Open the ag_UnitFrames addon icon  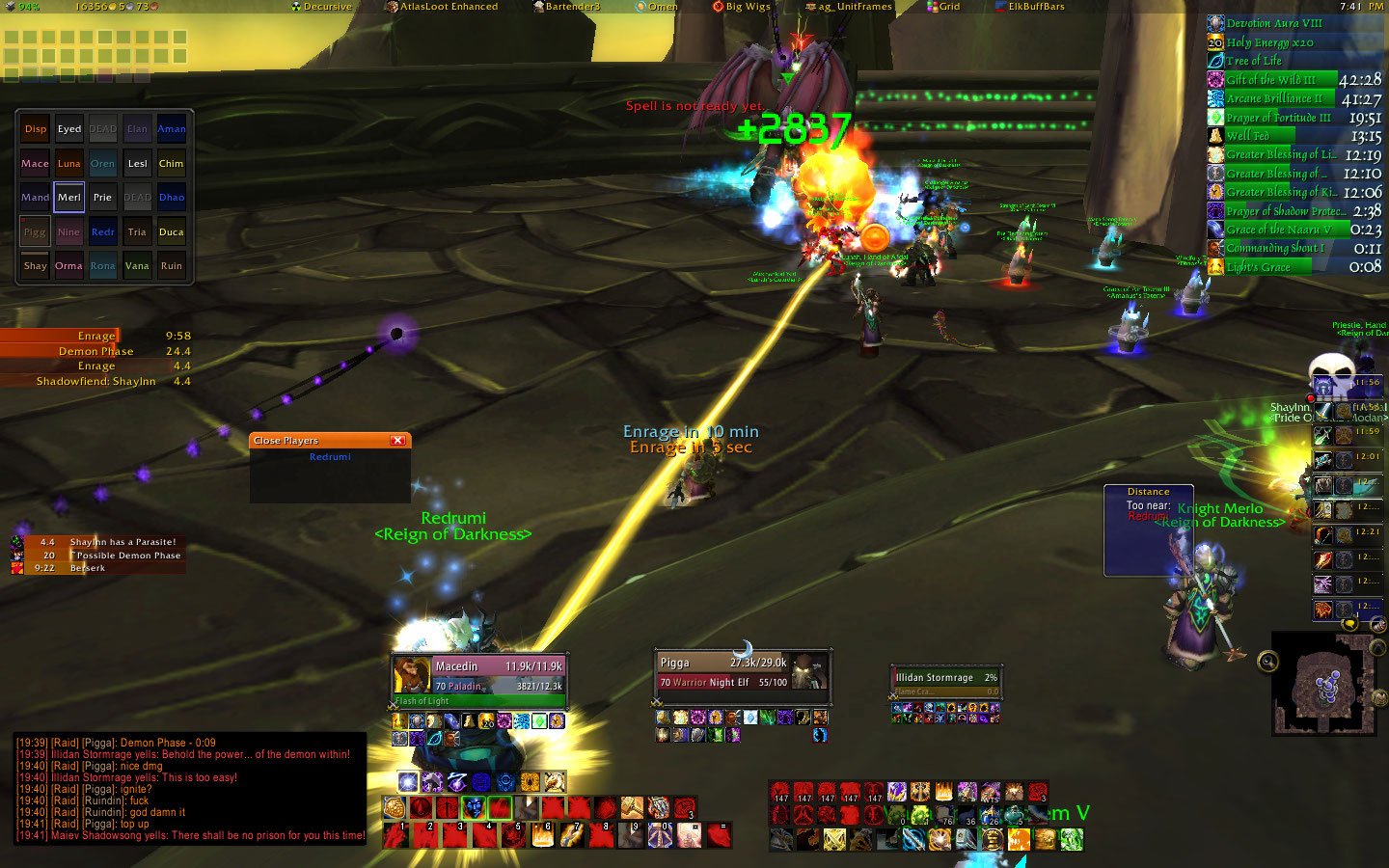pos(849,6)
